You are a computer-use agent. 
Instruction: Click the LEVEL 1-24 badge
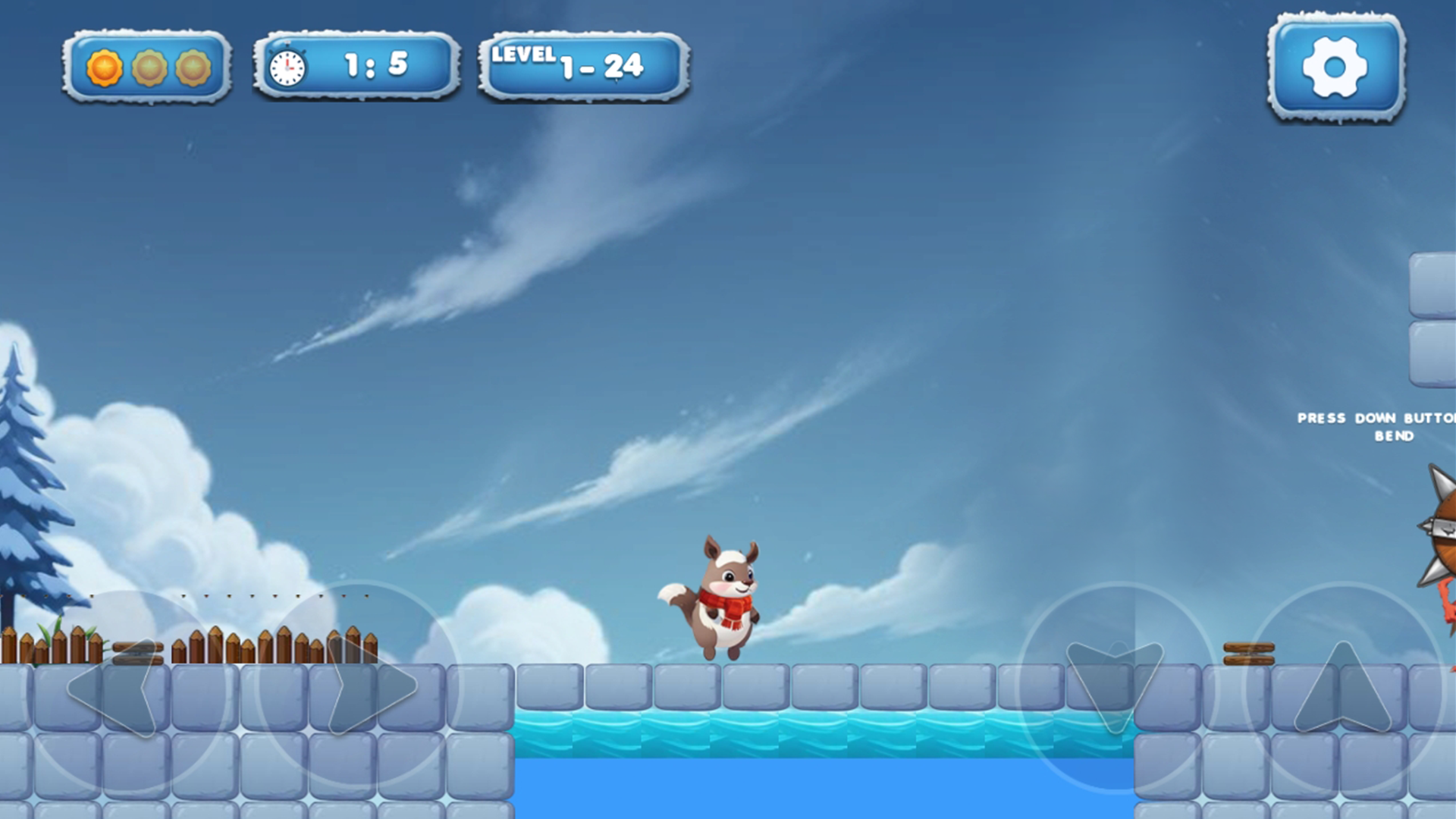click(x=584, y=64)
